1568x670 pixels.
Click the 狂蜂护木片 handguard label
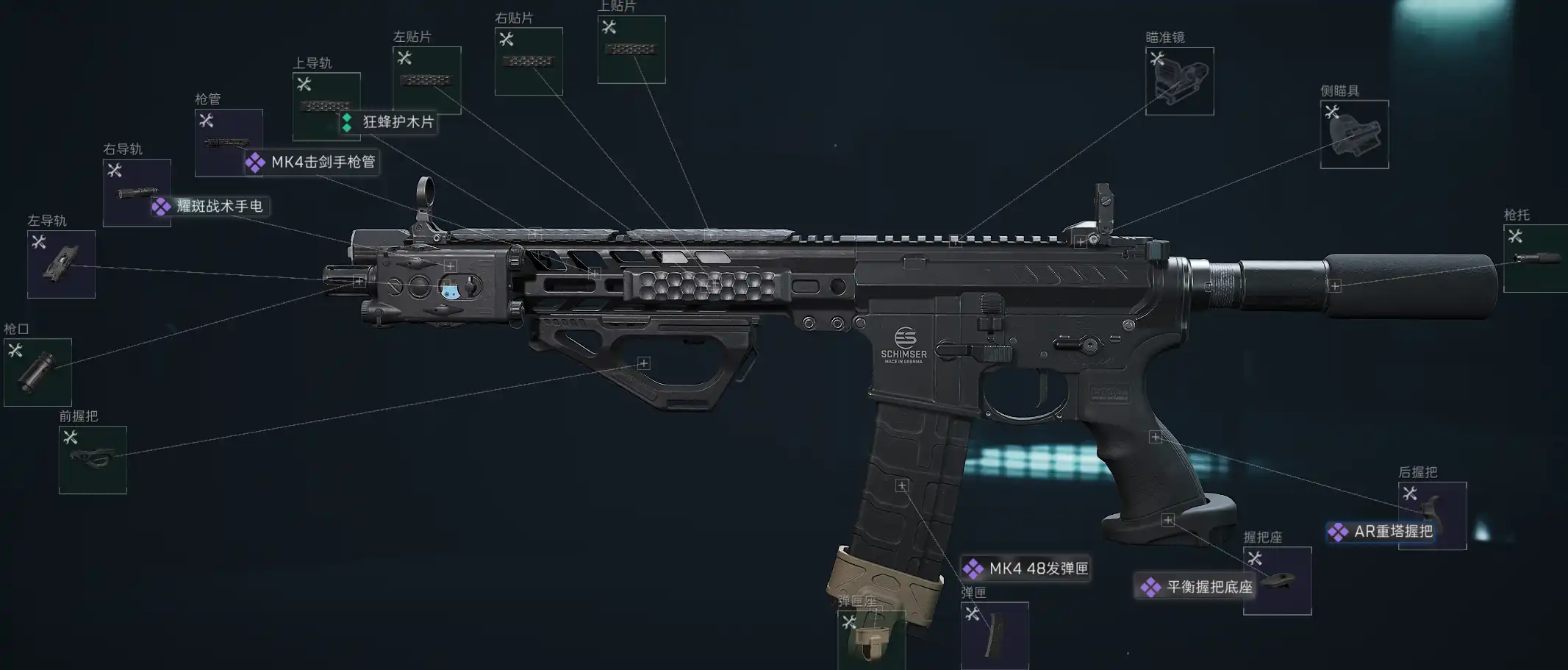click(389, 122)
